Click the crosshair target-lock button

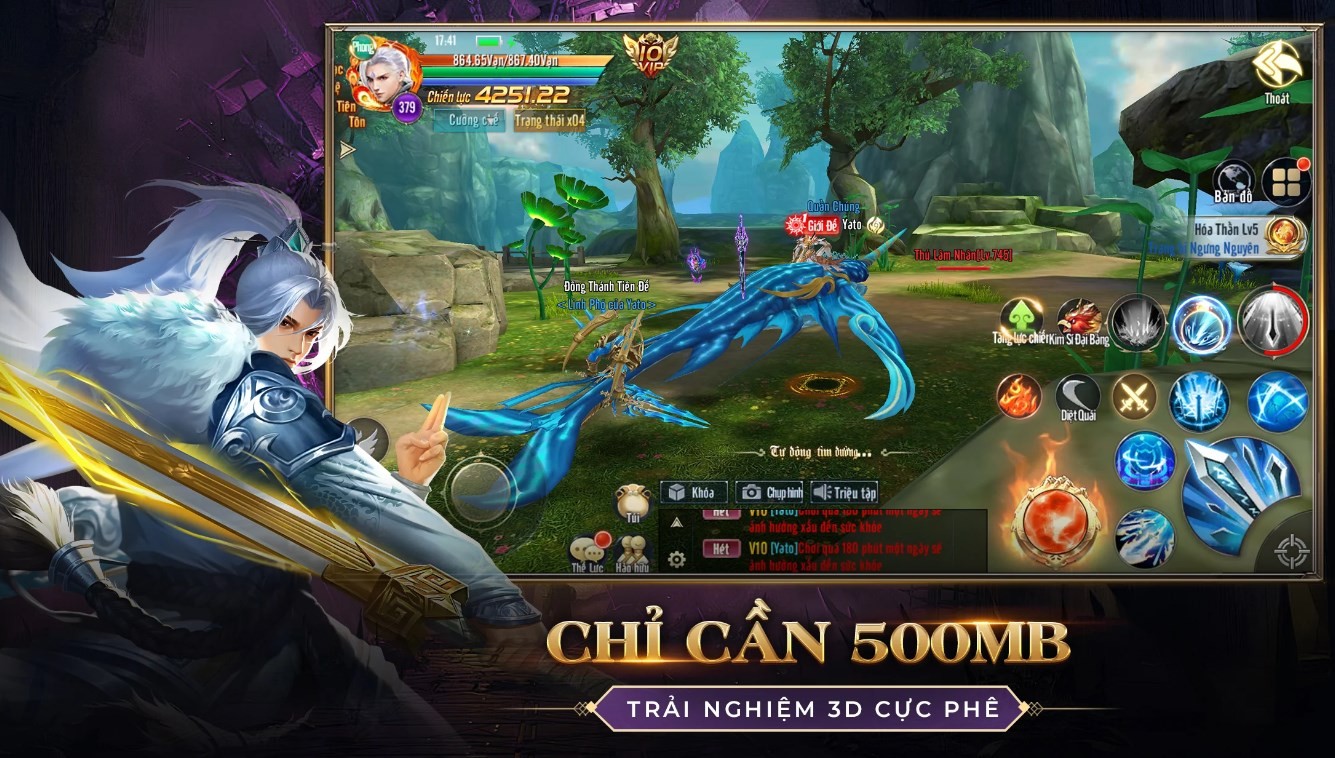[1291, 551]
